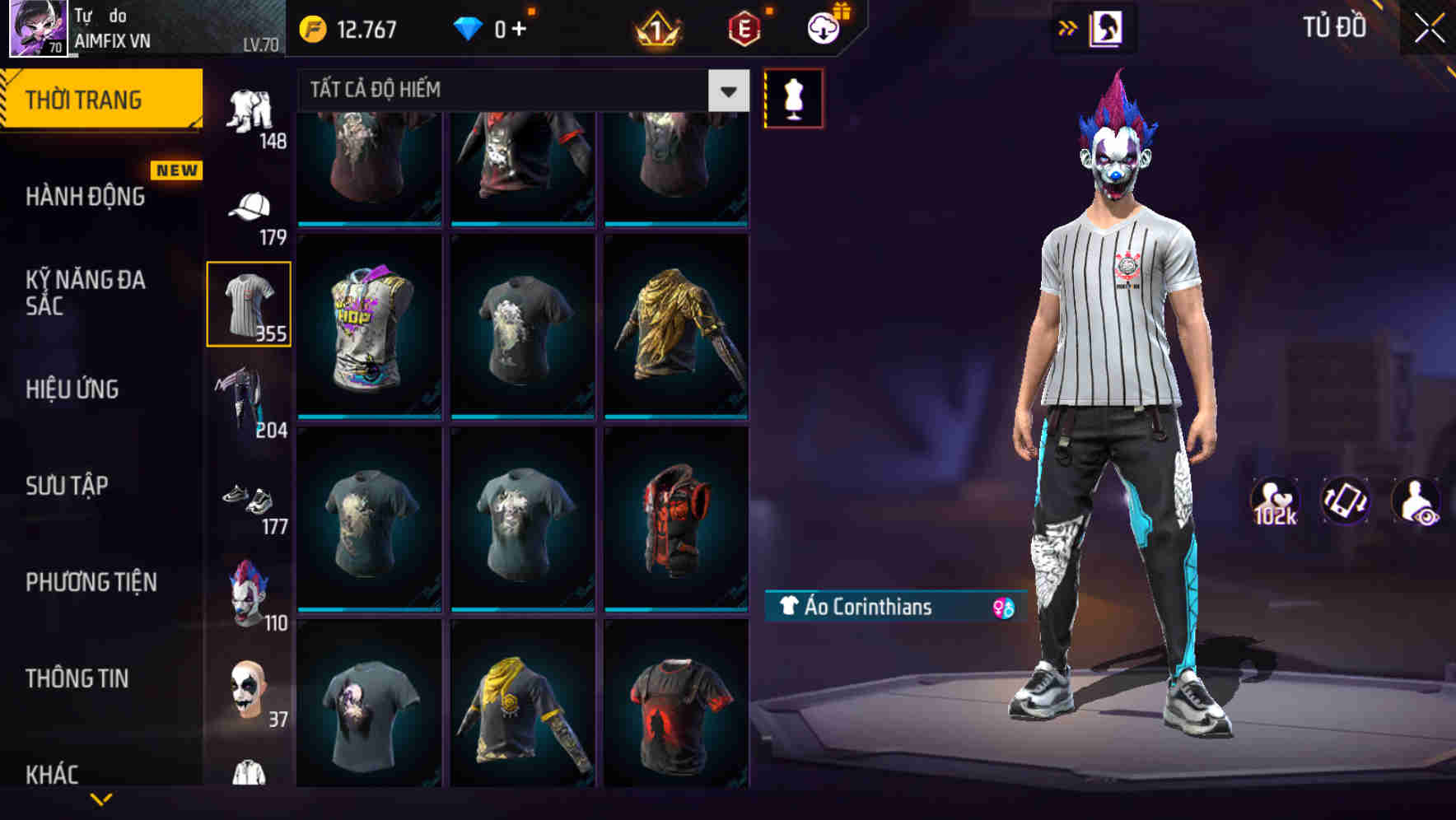The image size is (1456, 820).
Task: Collapse the panel with the double chevron arrows
Action: [1068, 27]
